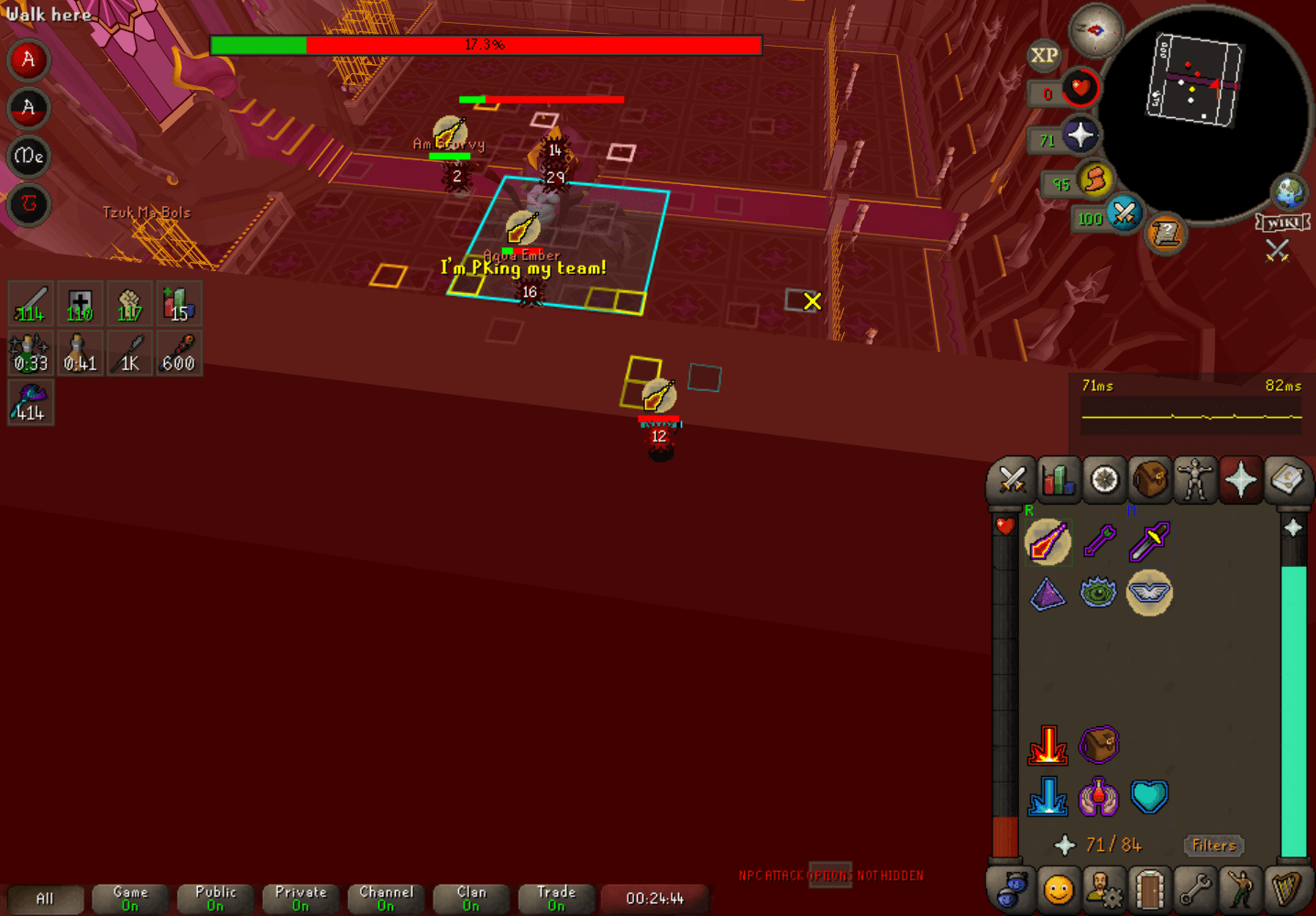Expand the XP tracker via the XP orb
The width and height of the screenshot is (1316, 916).
[1043, 57]
